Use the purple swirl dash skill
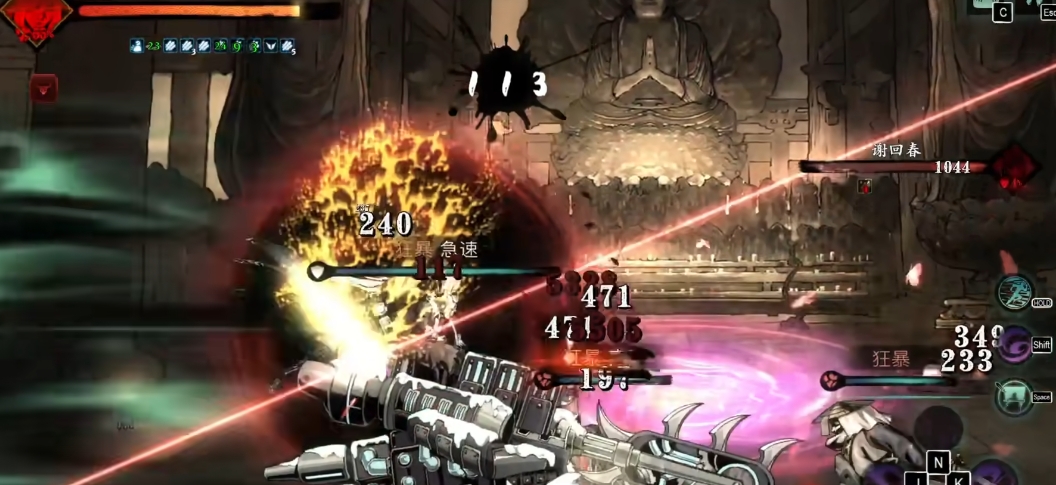Image resolution: width=1056 pixels, height=485 pixels. (1014, 344)
